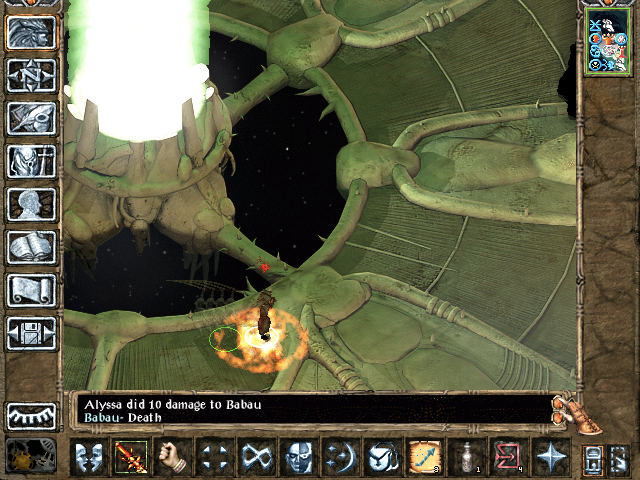
Task: Select the face mask ability button
Action: (x=297, y=457)
